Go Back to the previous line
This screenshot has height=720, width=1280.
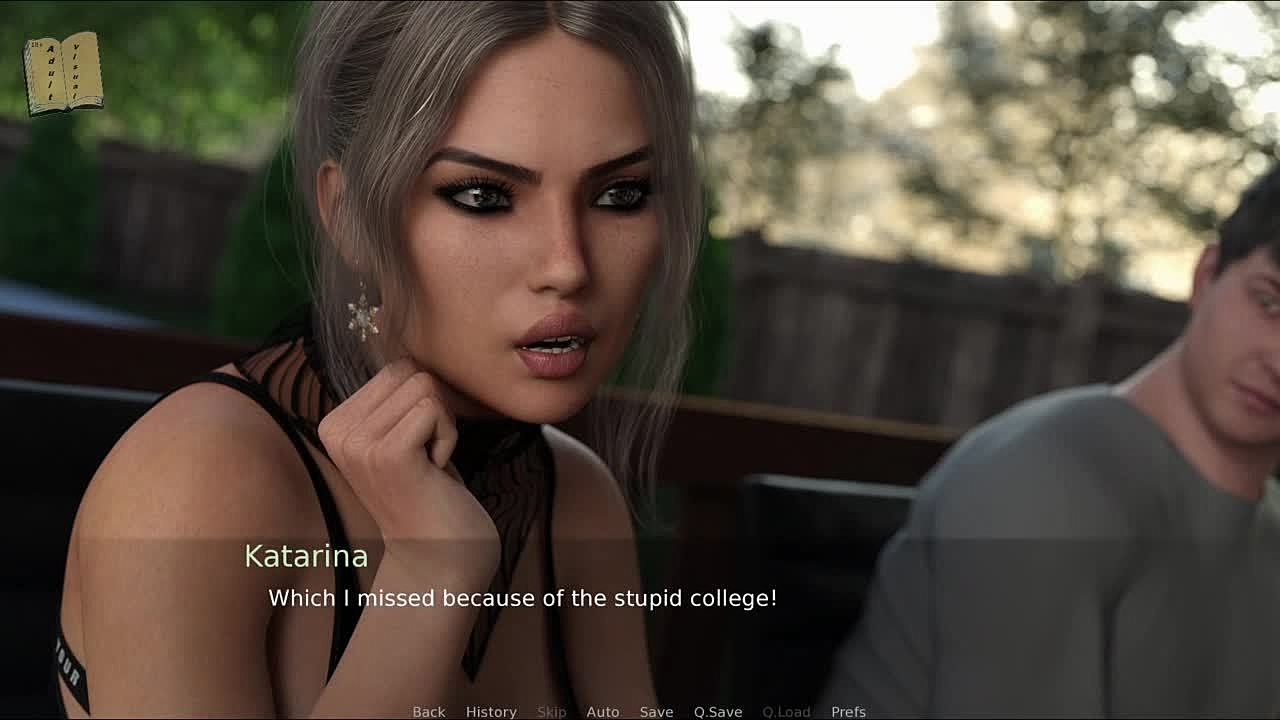point(429,711)
